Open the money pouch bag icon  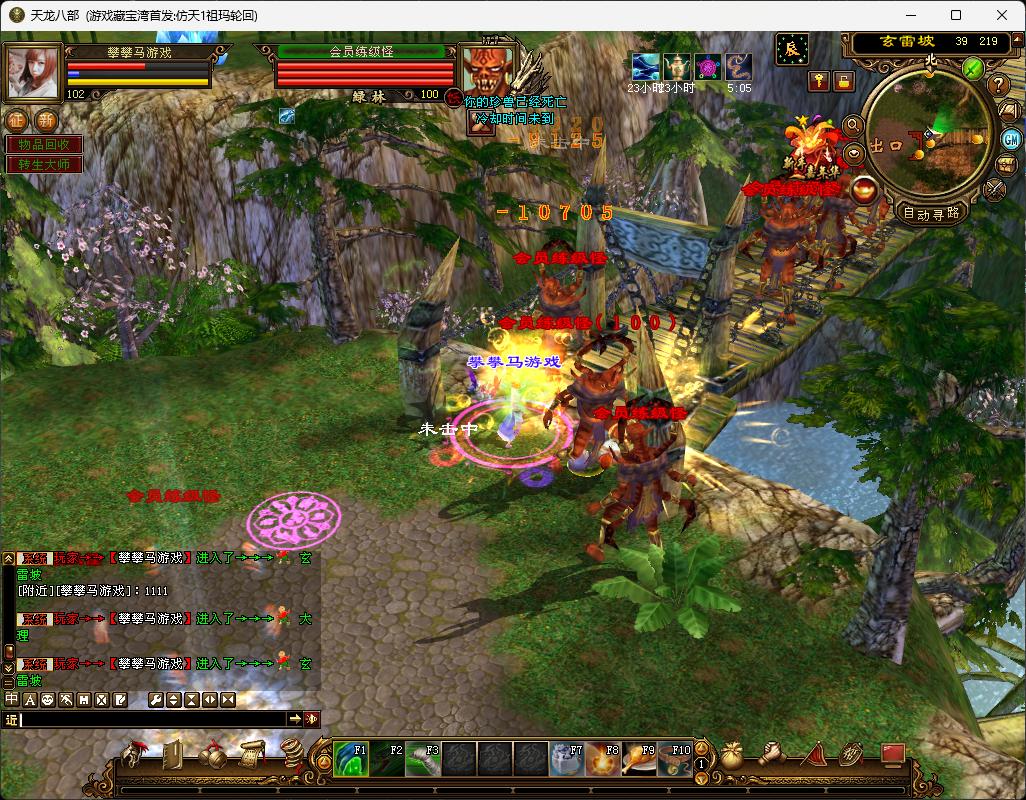[x=733, y=754]
